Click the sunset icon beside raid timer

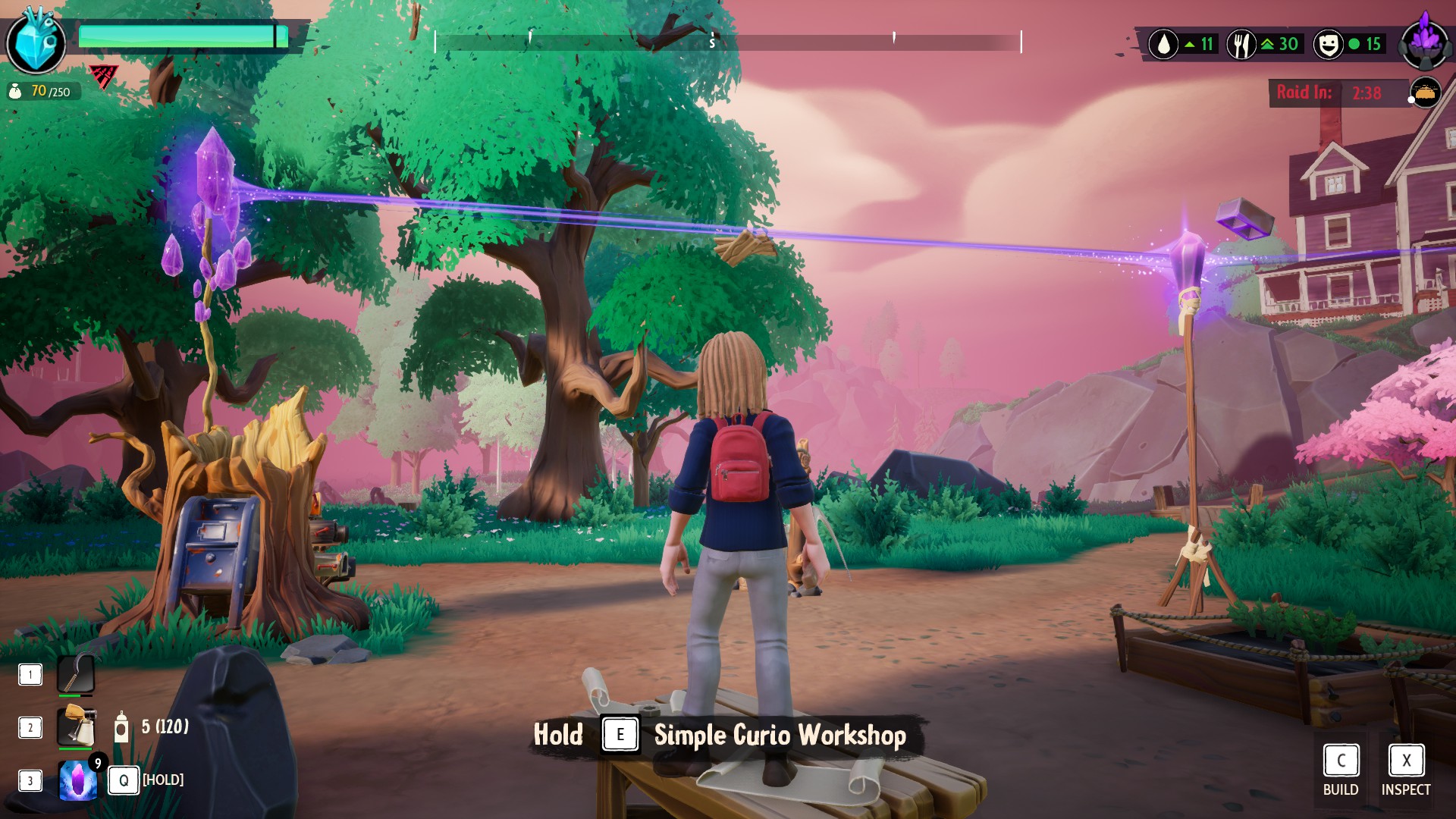1425,93
